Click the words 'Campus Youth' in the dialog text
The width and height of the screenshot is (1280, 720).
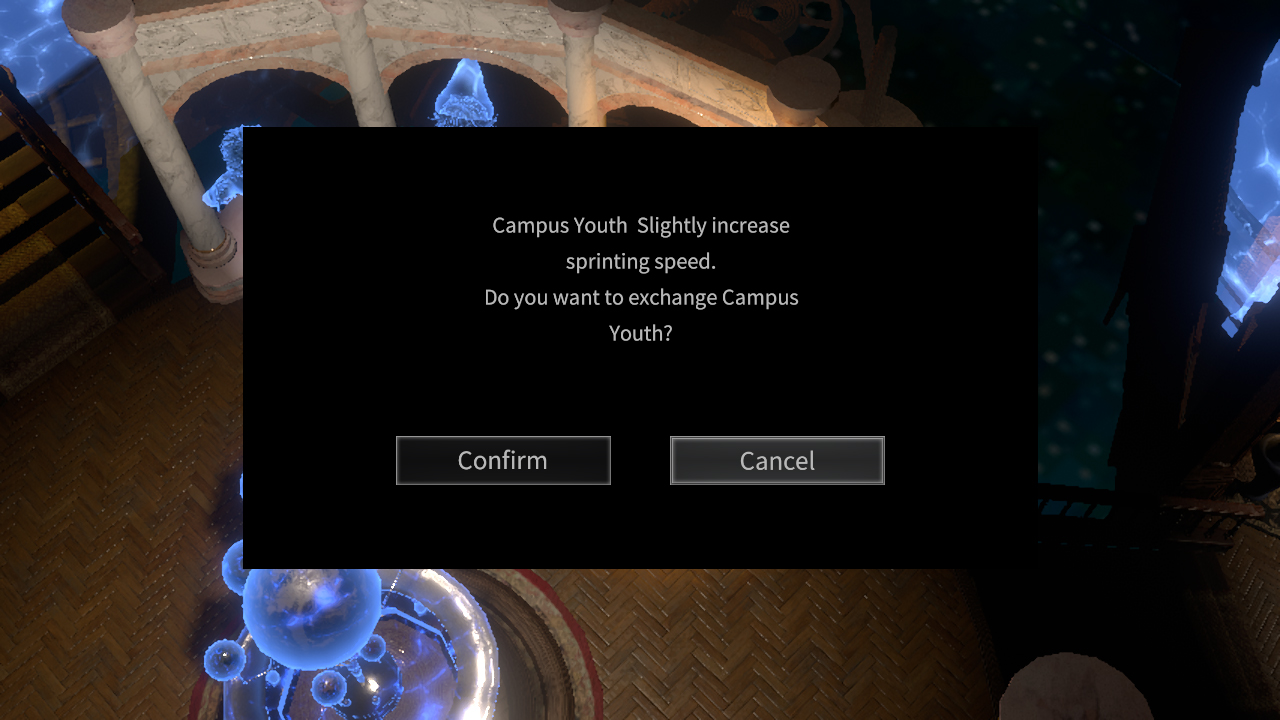point(559,225)
